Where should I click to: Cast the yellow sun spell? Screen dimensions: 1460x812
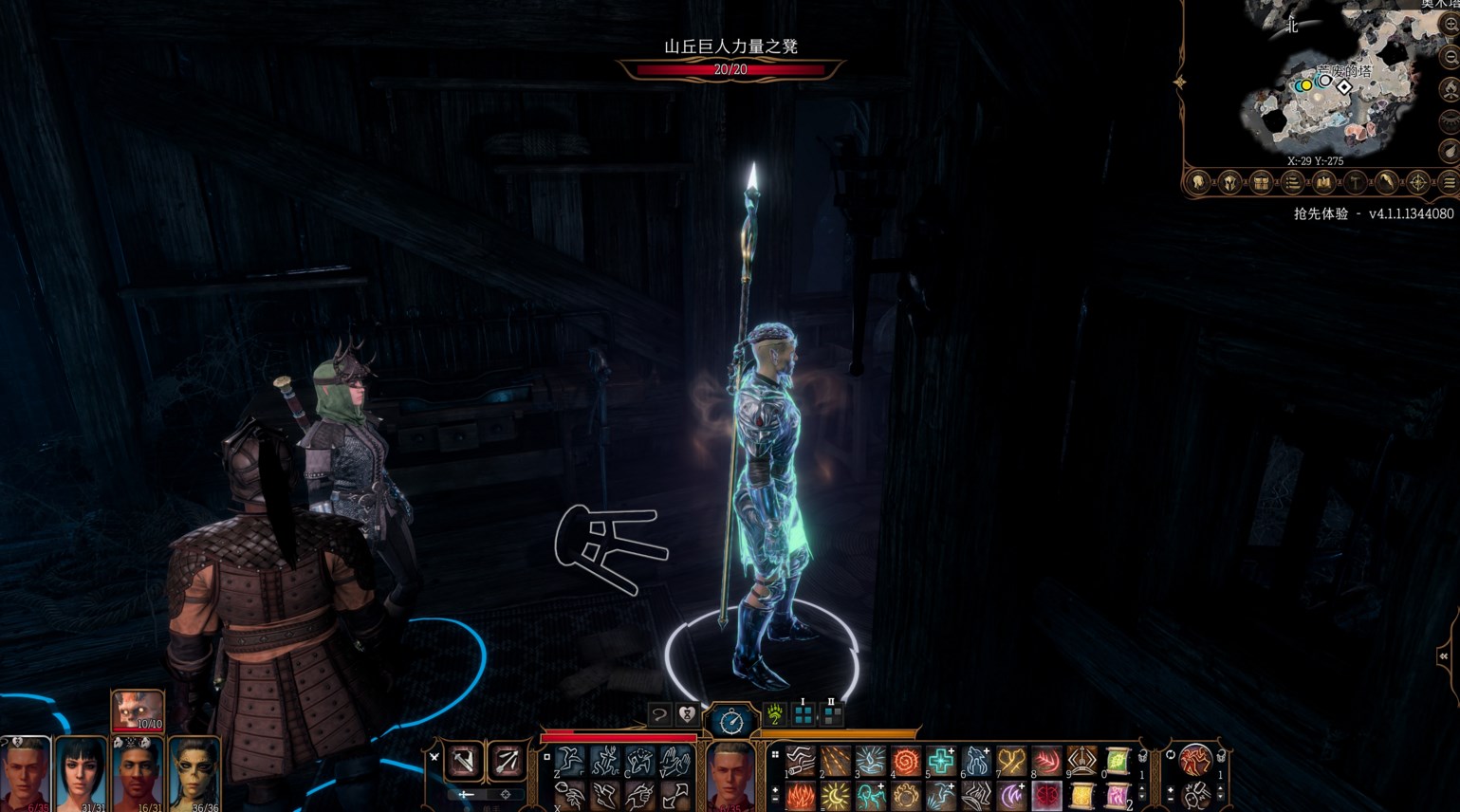835,795
